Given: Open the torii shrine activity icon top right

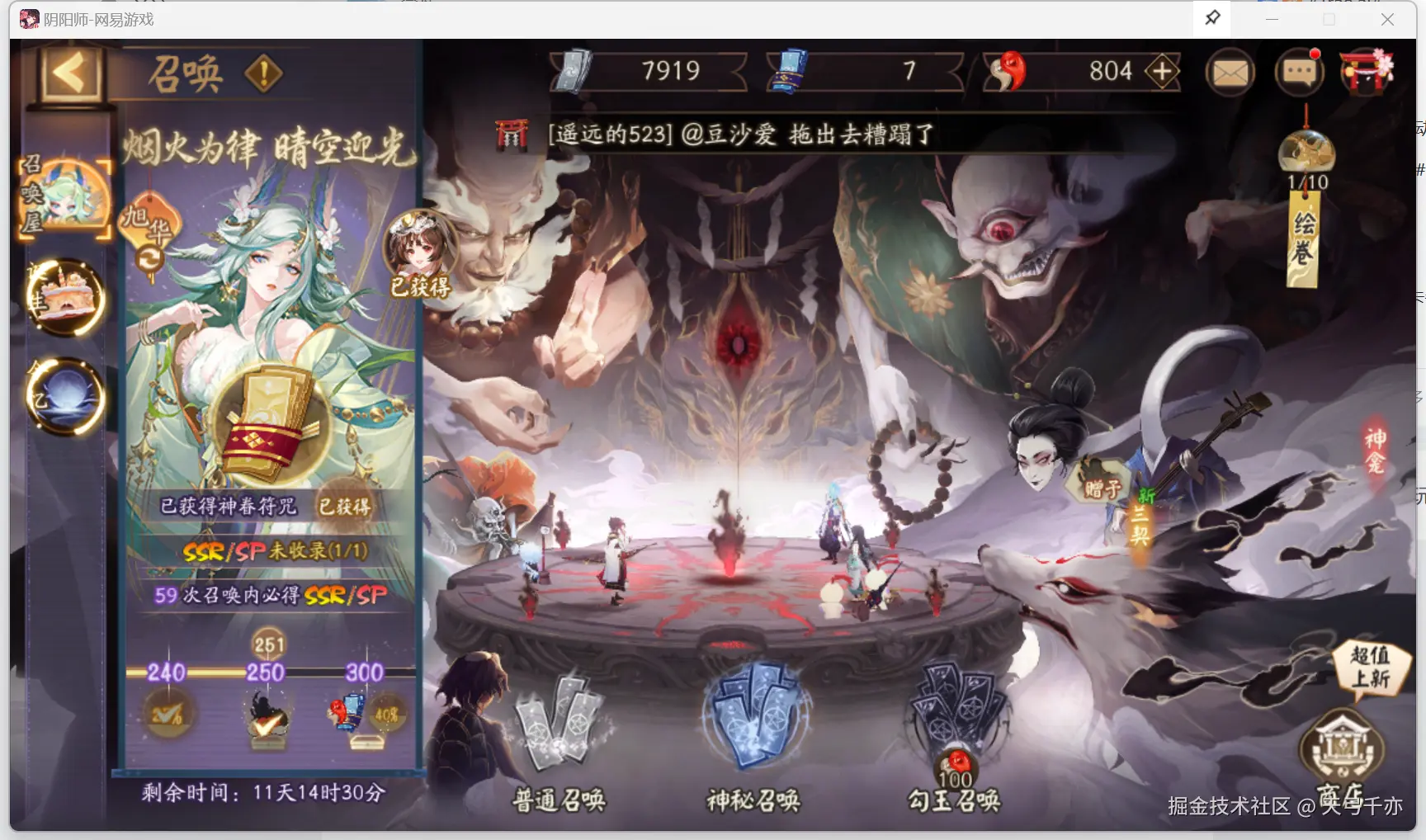Looking at the screenshot, I should click(1367, 73).
